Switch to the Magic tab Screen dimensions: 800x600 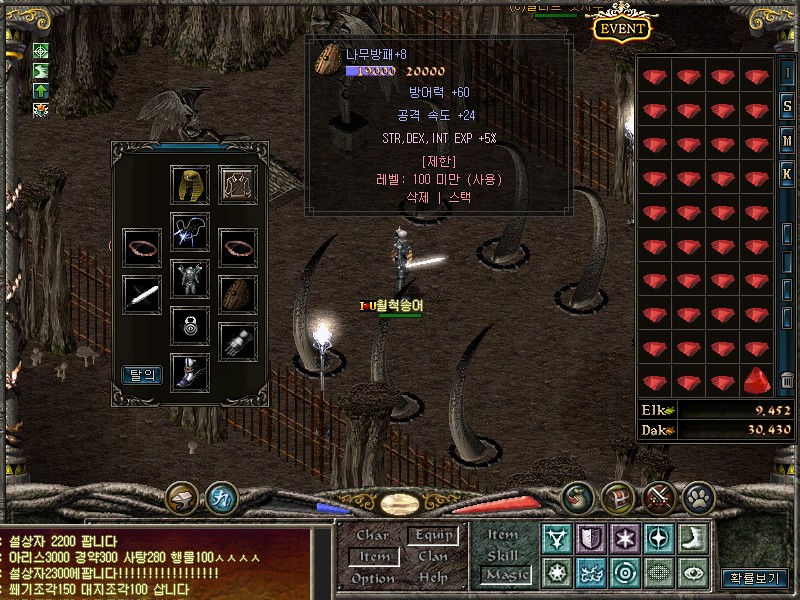(x=503, y=574)
